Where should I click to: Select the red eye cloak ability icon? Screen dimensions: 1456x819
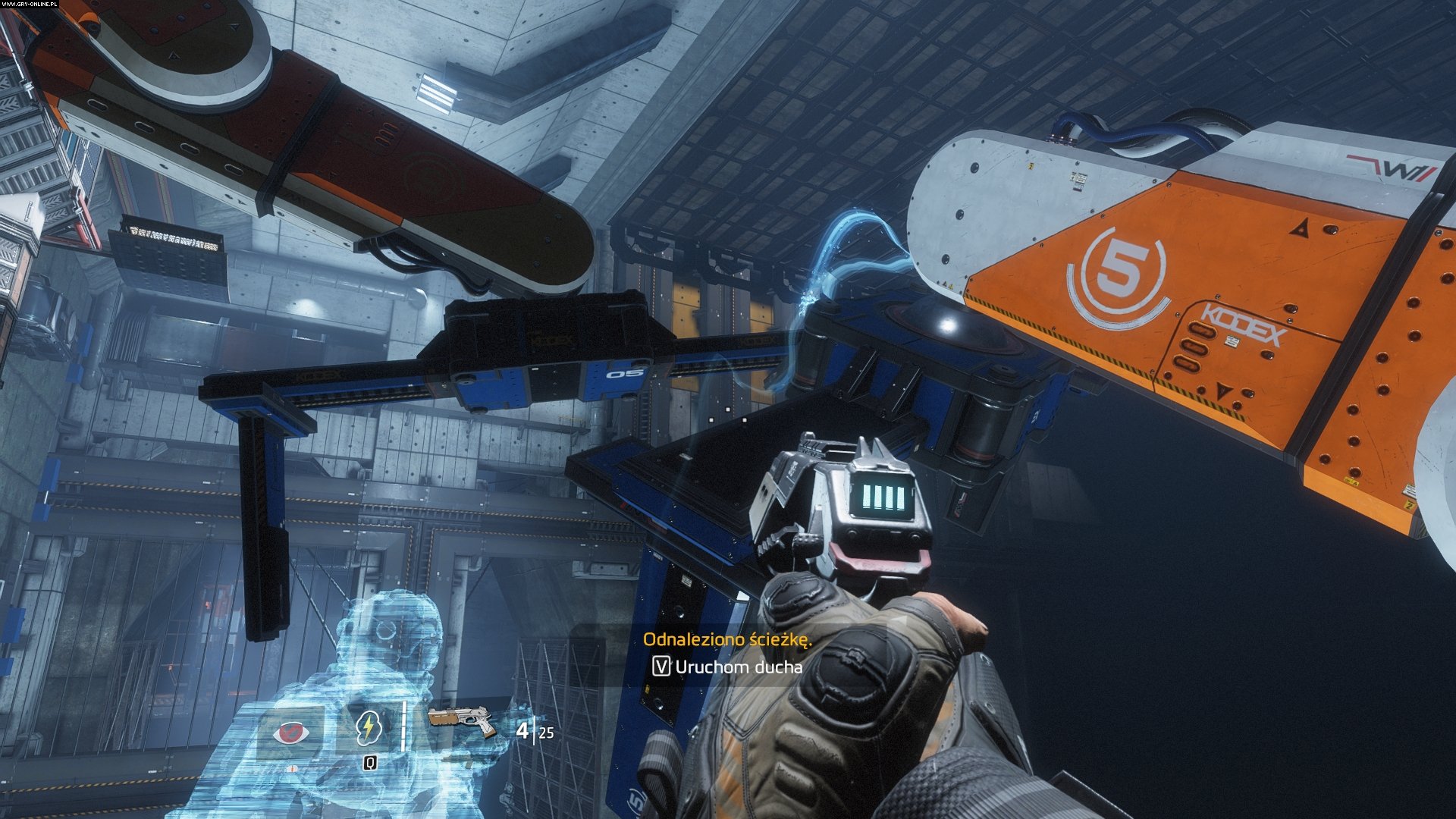pos(290,733)
